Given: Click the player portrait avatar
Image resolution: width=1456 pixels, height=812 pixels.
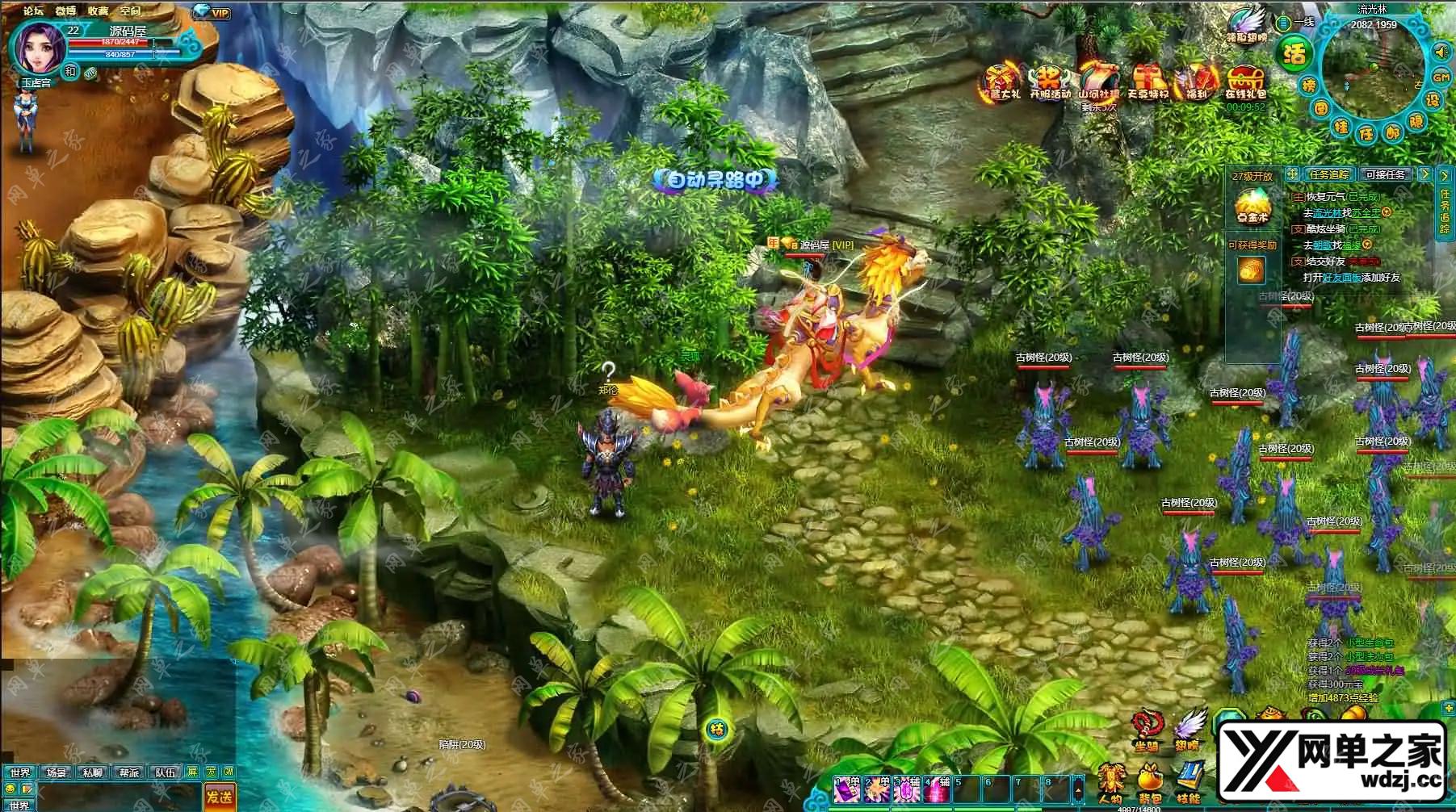Looking at the screenshot, I should point(37,45).
